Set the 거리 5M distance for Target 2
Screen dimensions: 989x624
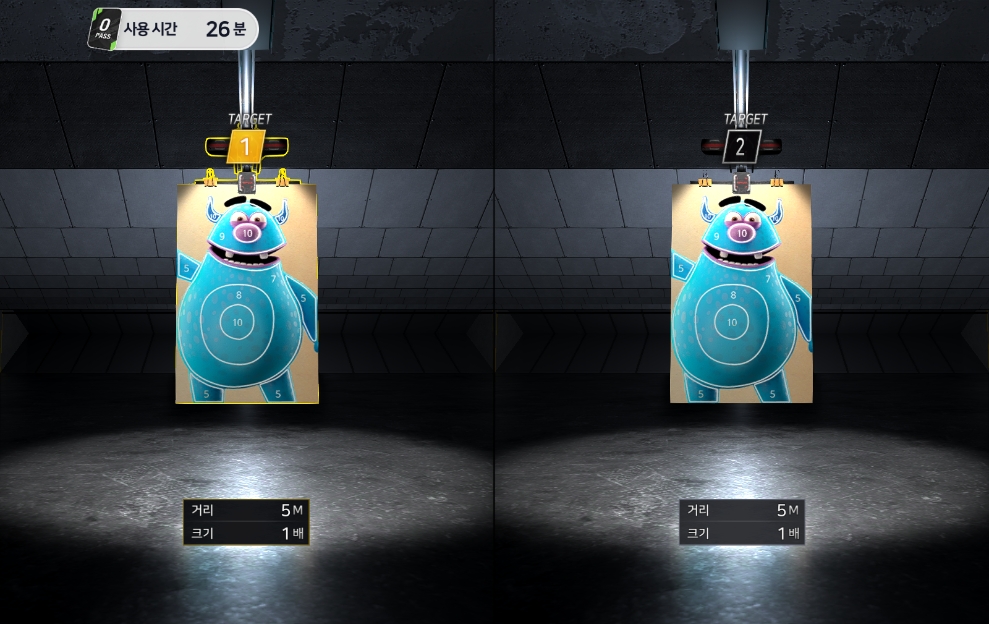(x=741, y=510)
